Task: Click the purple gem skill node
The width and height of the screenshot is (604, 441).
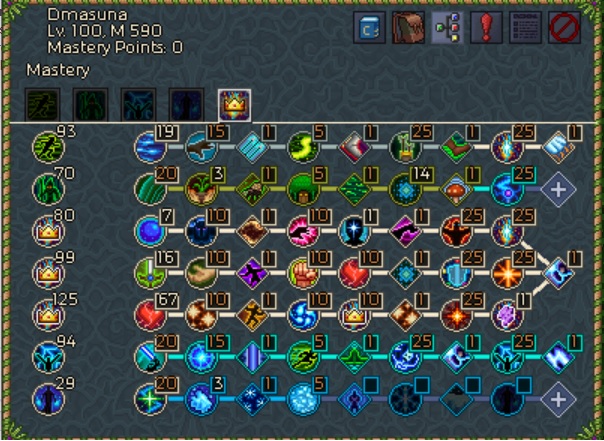Action: click(507, 315)
